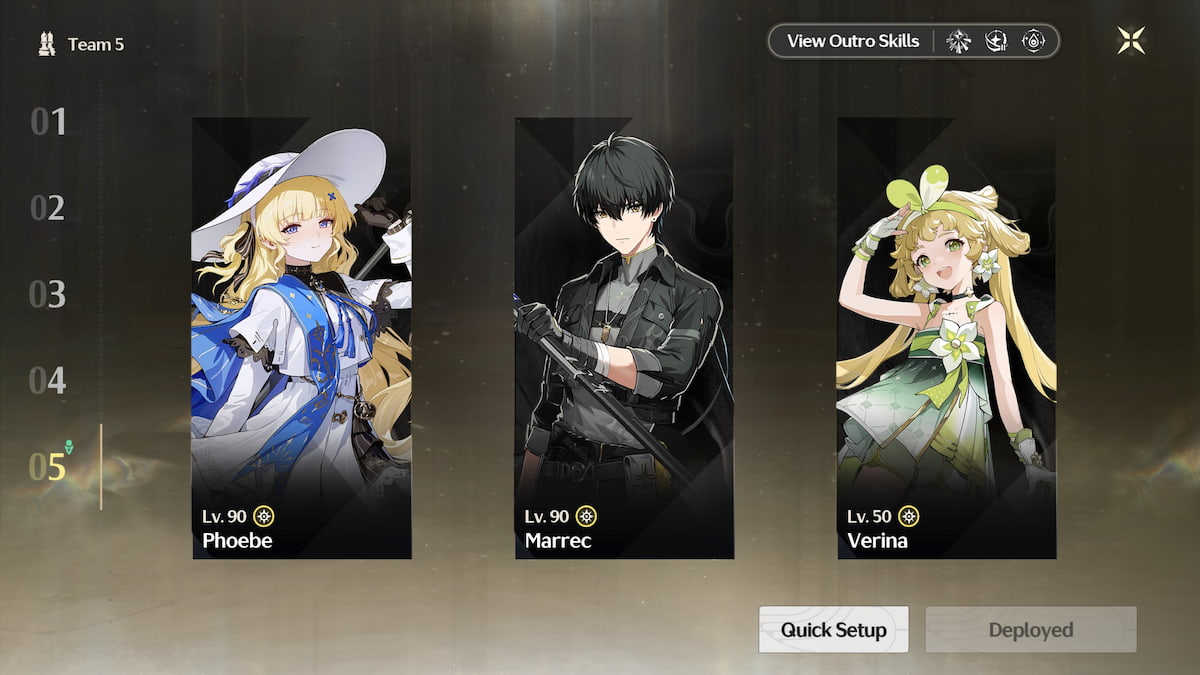Pick the Verina character card
The width and height of the screenshot is (1200, 675).
pyautogui.click(x=946, y=338)
